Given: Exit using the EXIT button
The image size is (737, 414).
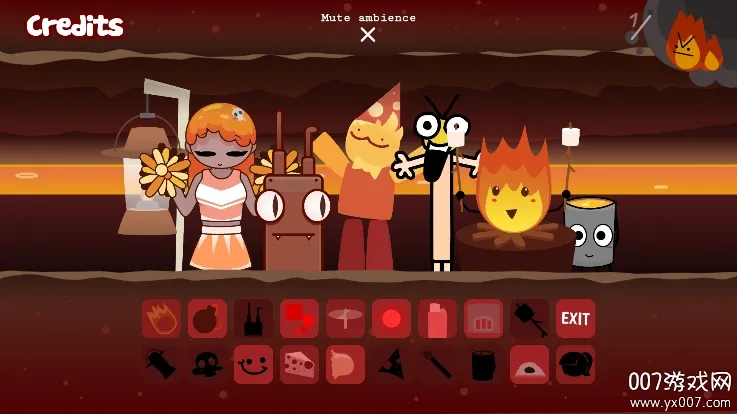Looking at the screenshot, I should tap(575, 319).
